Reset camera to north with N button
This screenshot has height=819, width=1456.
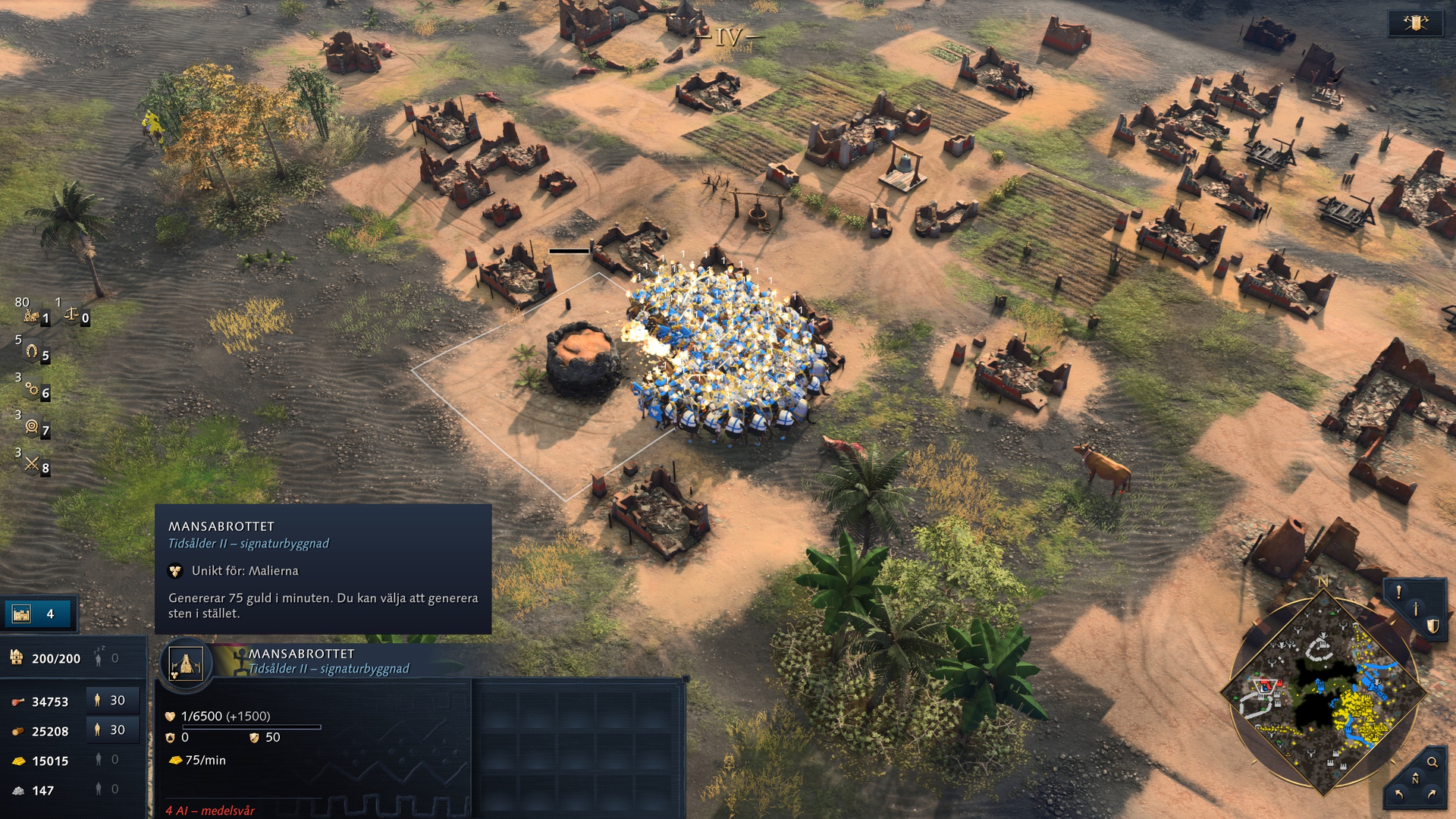pyautogui.click(x=1415, y=780)
